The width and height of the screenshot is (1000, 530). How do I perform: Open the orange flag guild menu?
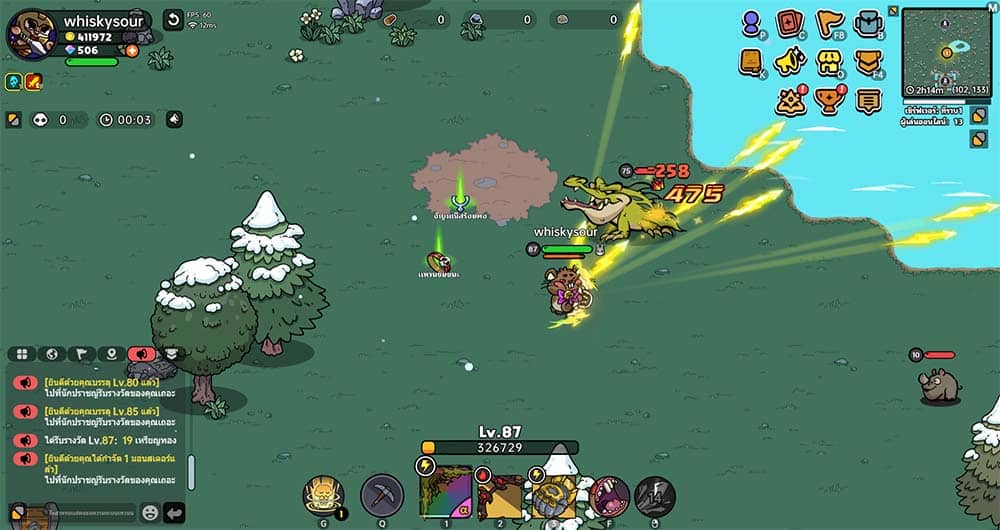pyautogui.click(x=829, y=22)
